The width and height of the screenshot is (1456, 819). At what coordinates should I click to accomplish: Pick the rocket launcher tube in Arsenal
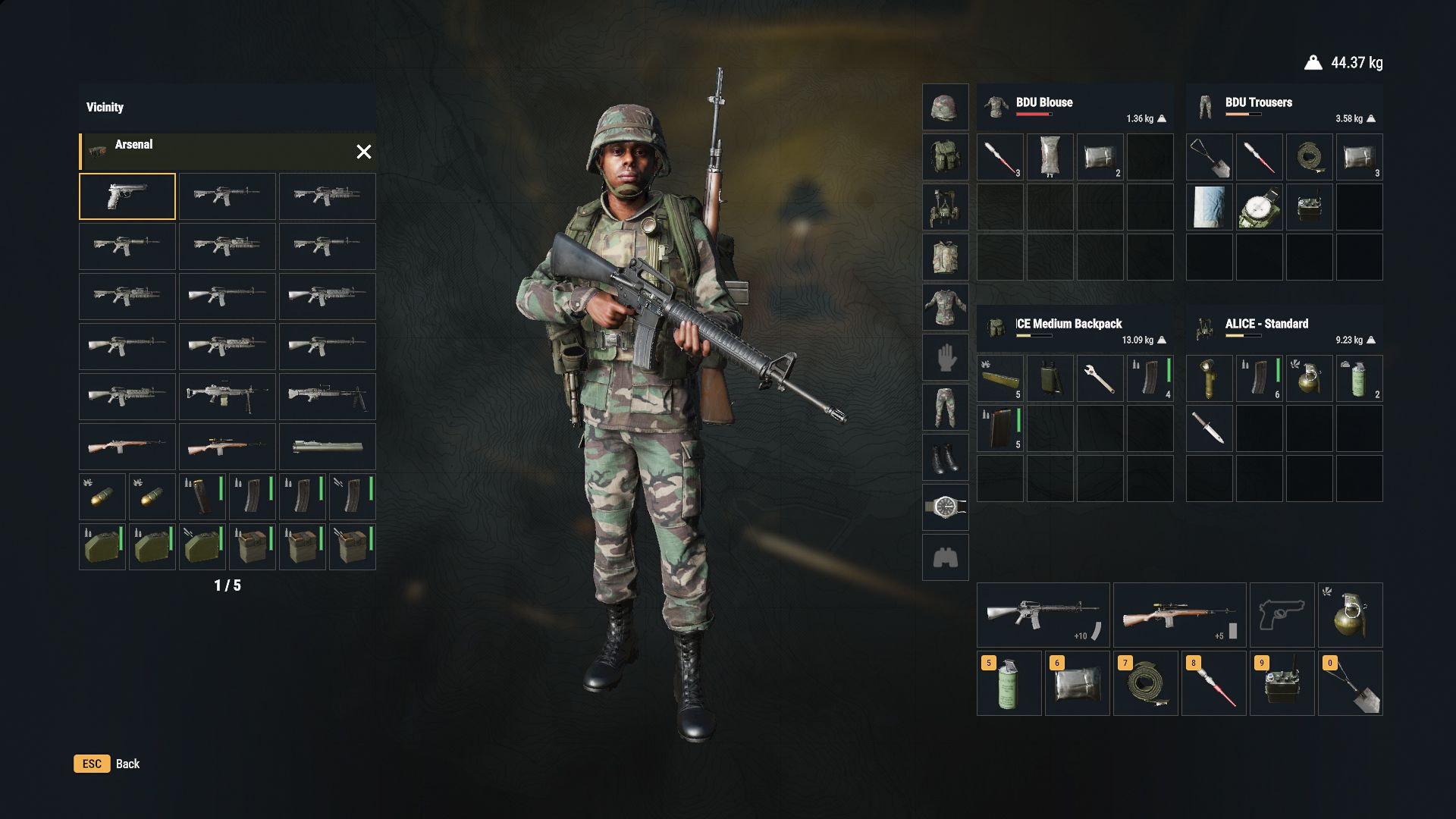pyautogui.click(x=327, y=447)
